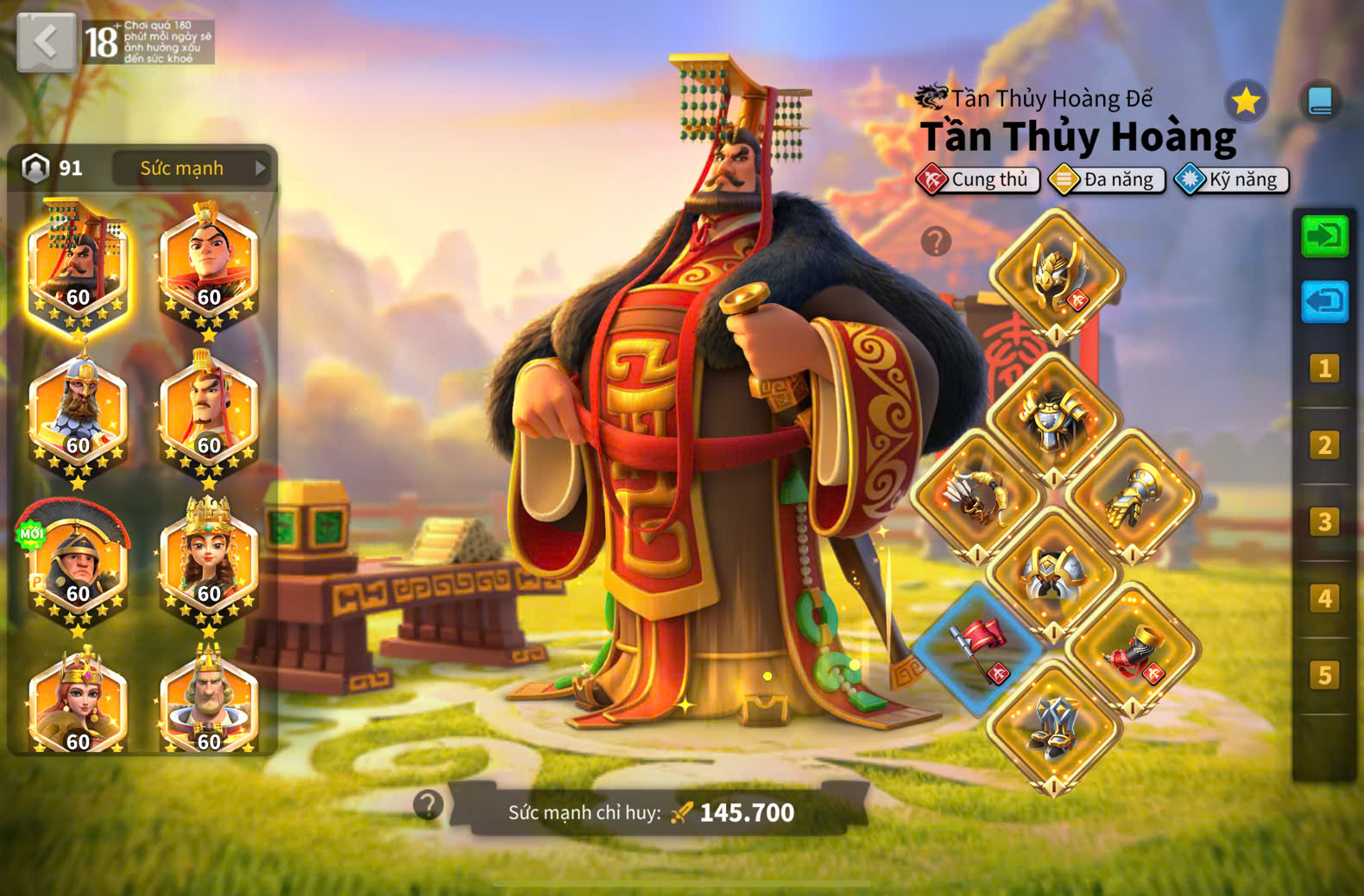Image resolution: width=1364 pixels, height=896 pixels.
Task: Open the blue book icon
Action: [x=1320, y=102]
